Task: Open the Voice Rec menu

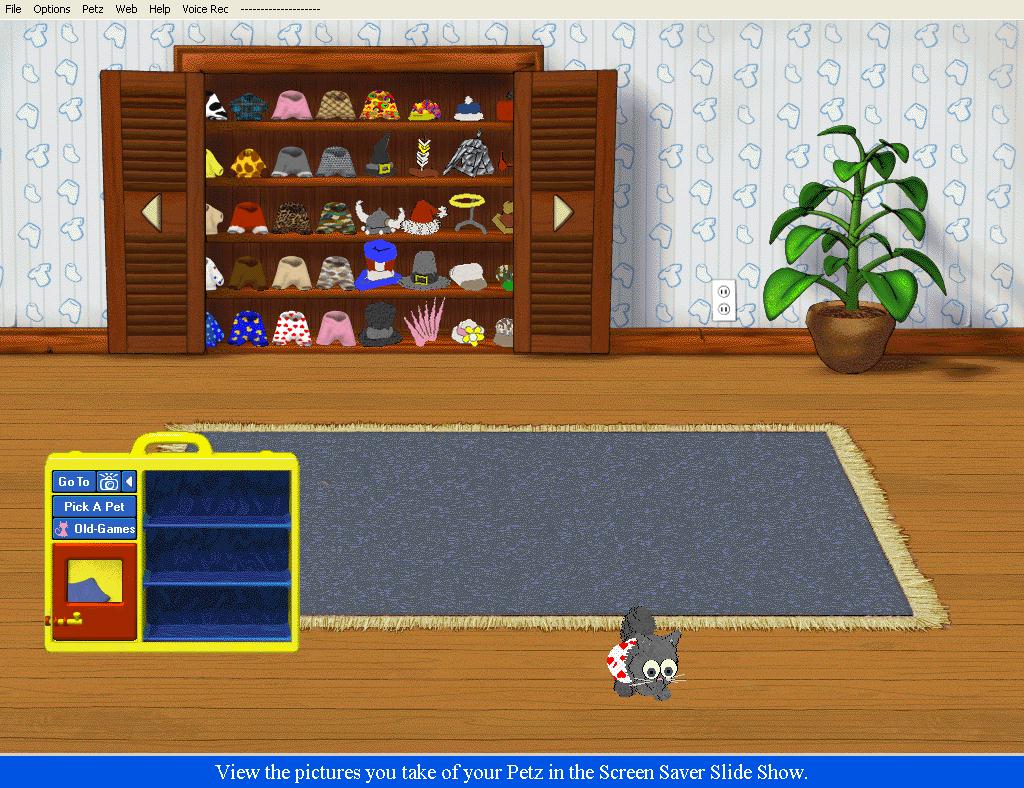Action: point(205,9)
